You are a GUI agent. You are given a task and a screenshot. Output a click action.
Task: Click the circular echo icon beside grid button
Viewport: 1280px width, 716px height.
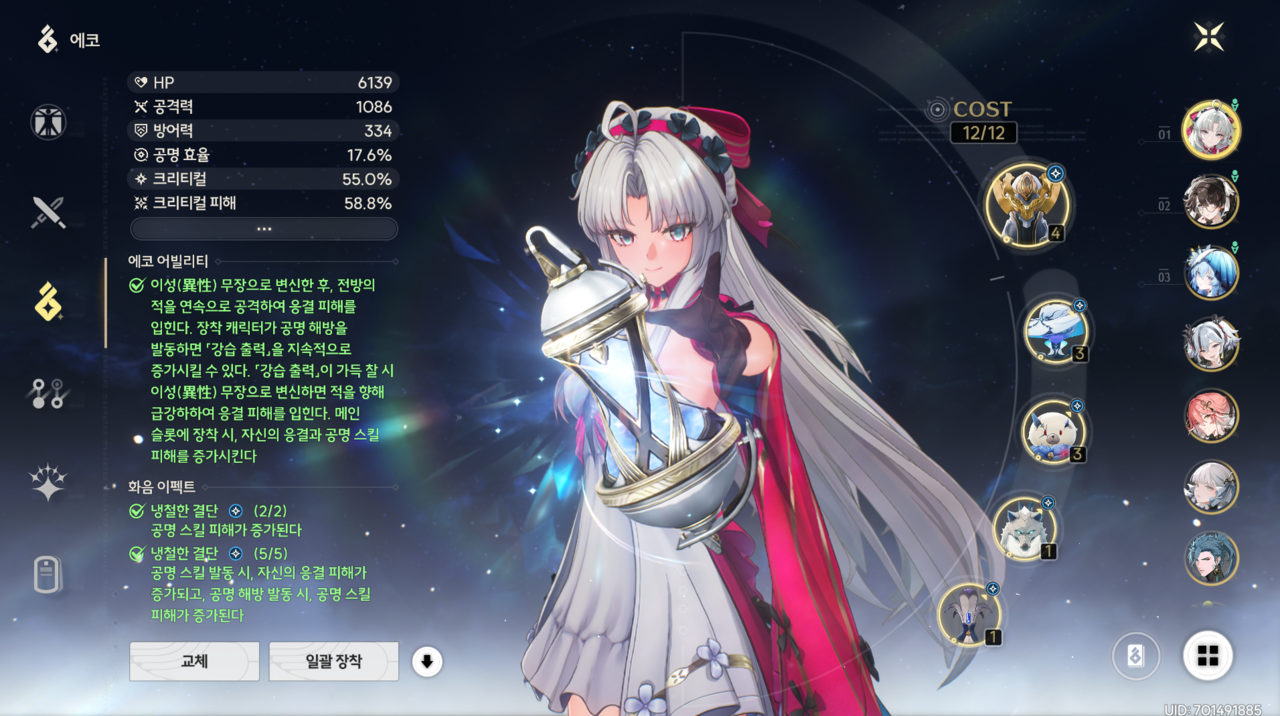1136,656
